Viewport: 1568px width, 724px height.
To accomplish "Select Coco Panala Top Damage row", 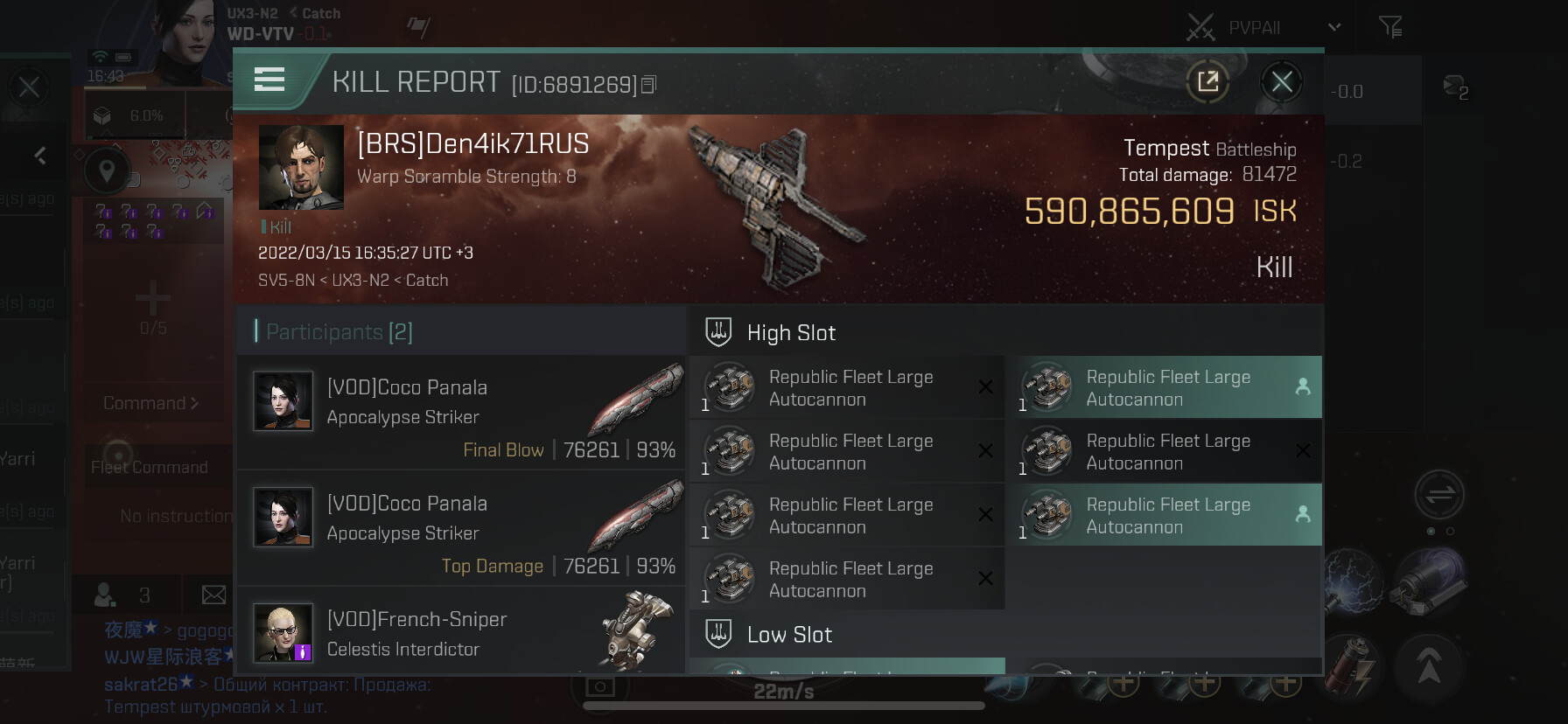I will (461, 529).
